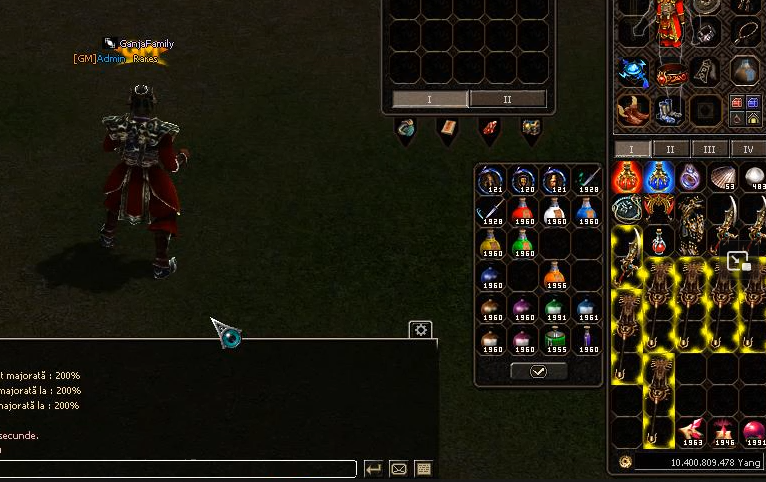
Task: Select the green potion stacked 1991
Action: [555, 309]
